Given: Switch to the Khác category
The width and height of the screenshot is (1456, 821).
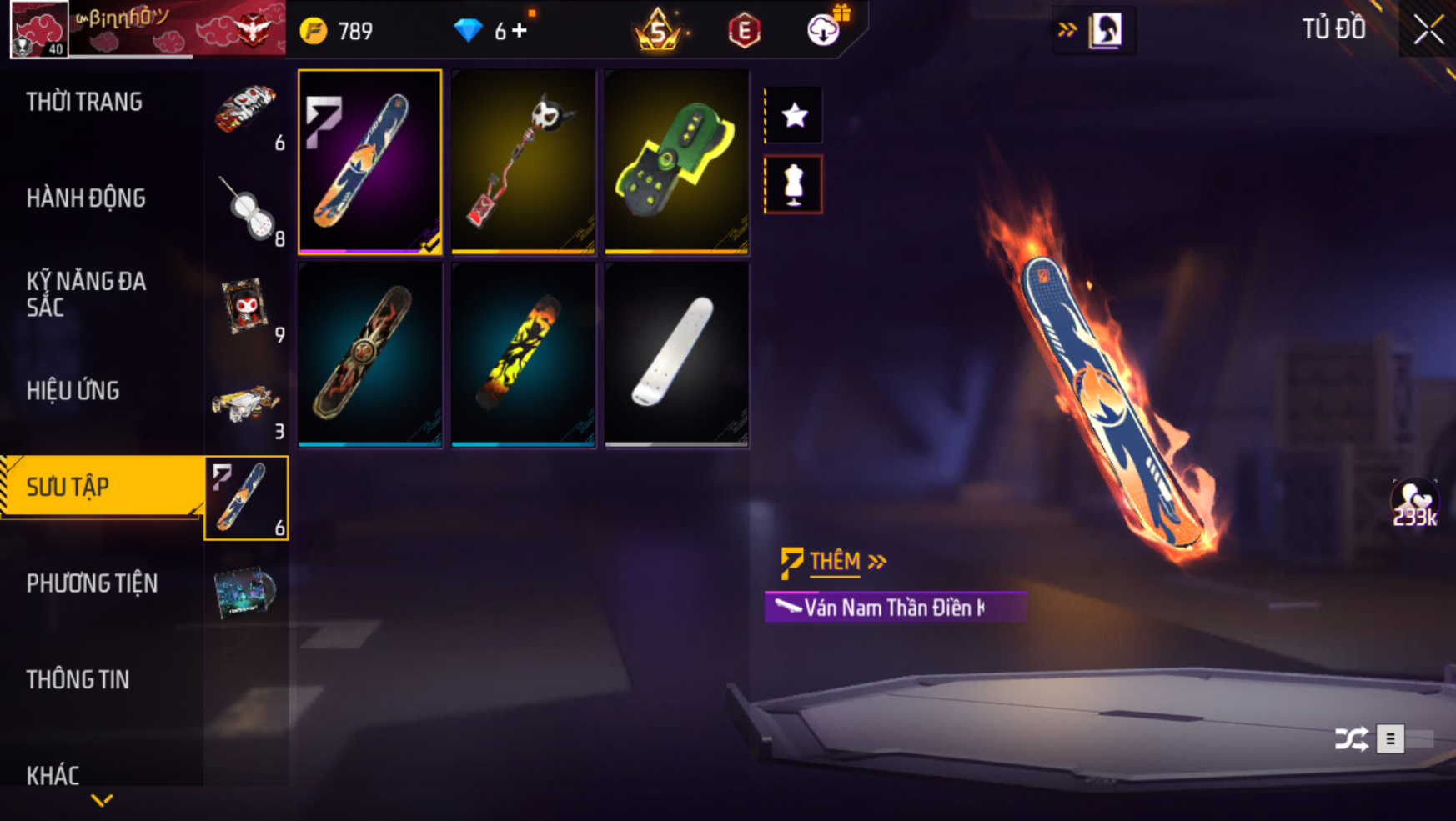Looking at the screenshot, I should pos(53,775).
